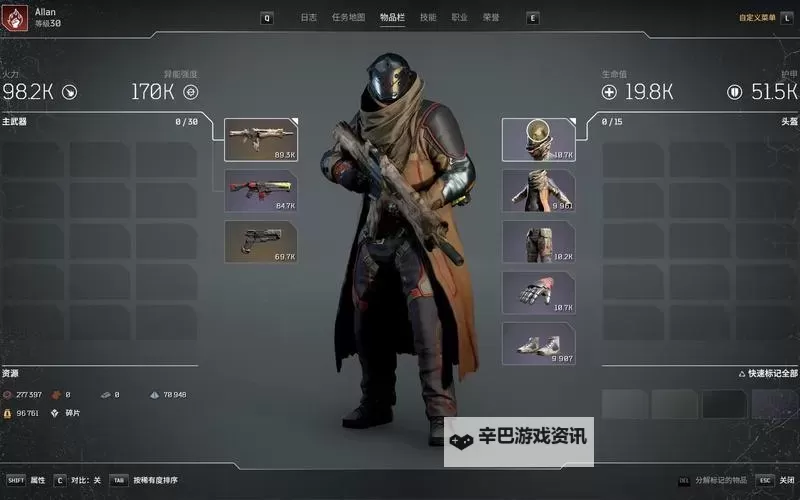800x500 pixels.
Task: Show the 荣誉 accolades tab
Action: coord(490,17)
